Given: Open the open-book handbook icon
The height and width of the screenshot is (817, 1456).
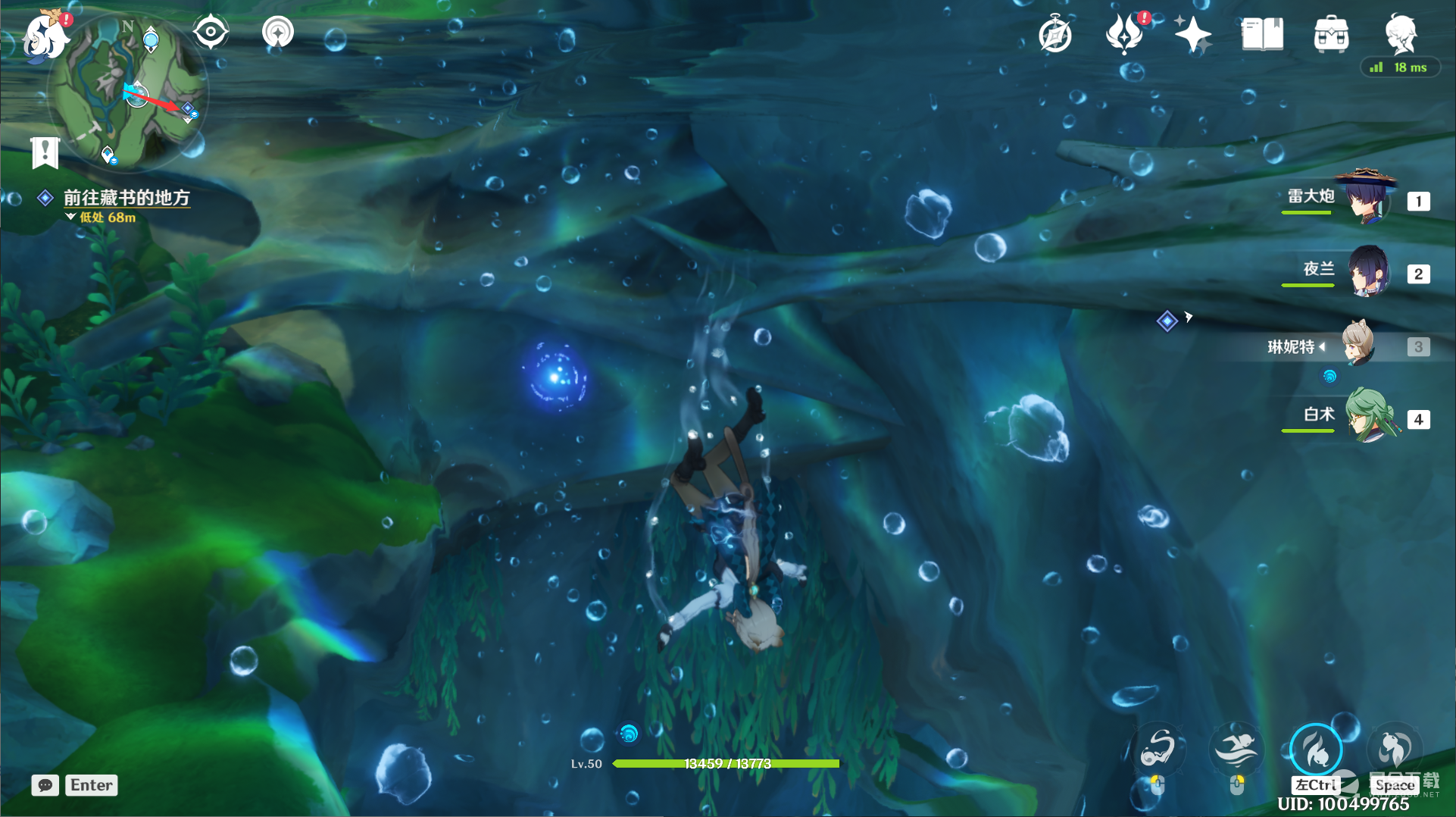Looking at the screenshot, I should pyautogui.click(x=1262, y=35).
